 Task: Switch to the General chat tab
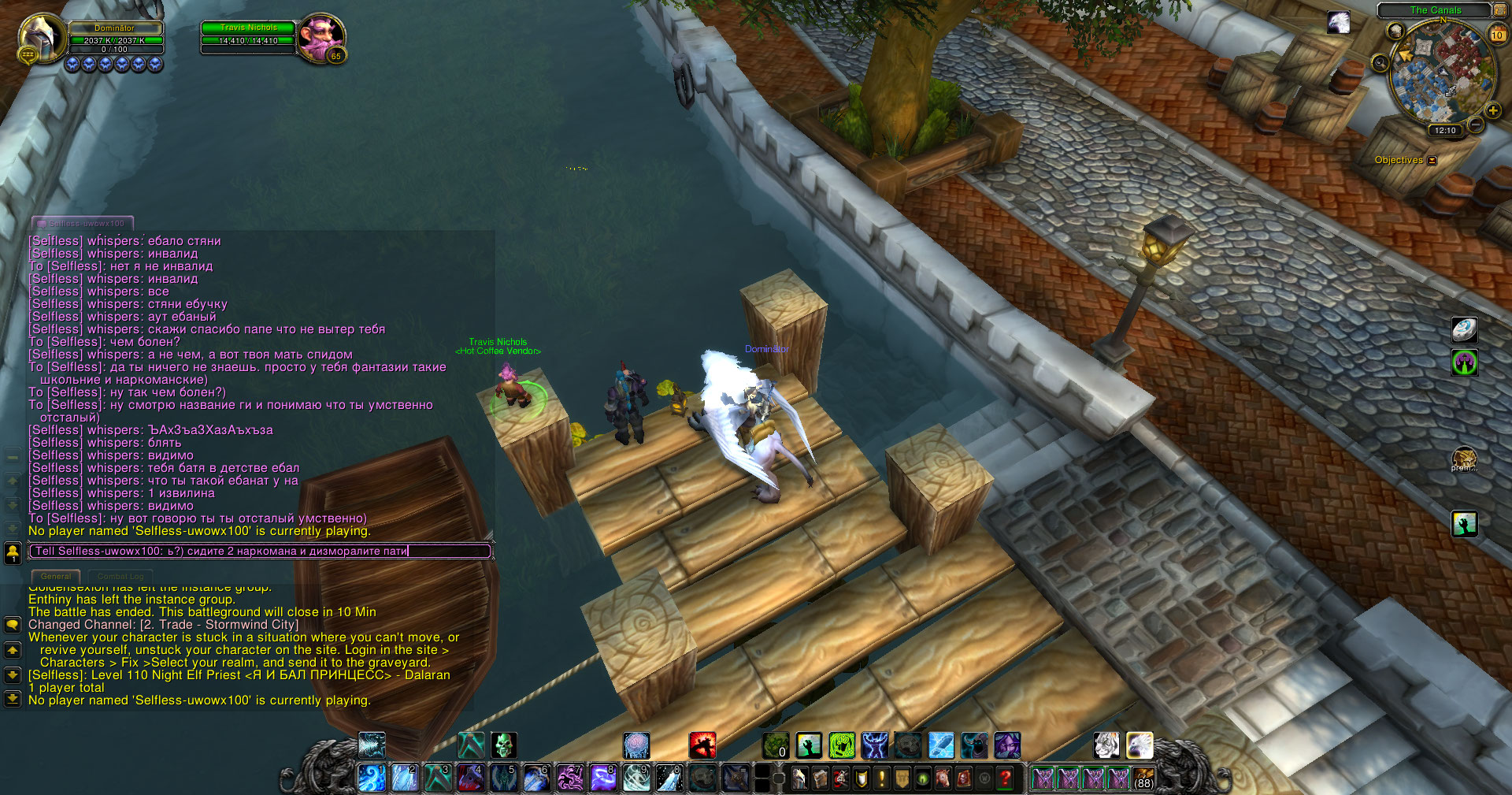pyautogui.click(x=56, y=577)
